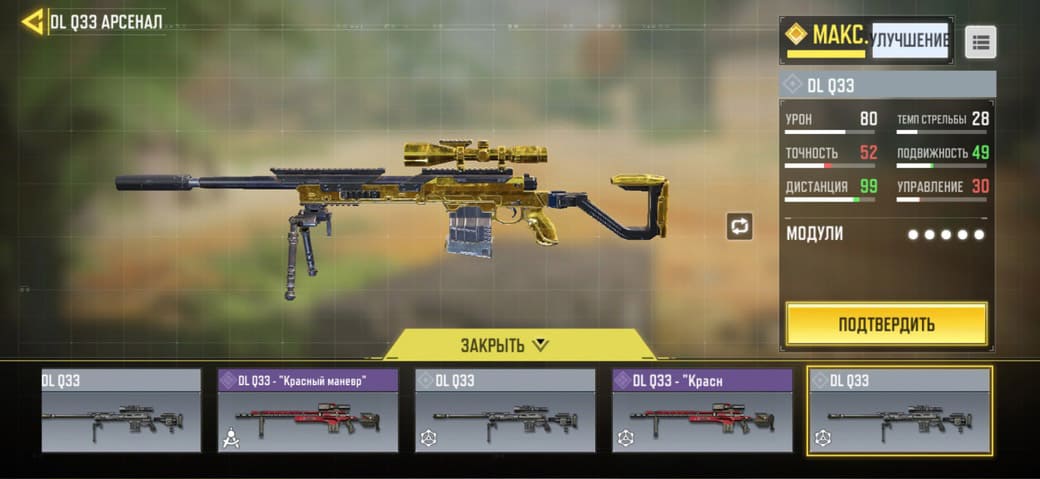Open the МОДУЛИ attachments row

click(886, 234)
